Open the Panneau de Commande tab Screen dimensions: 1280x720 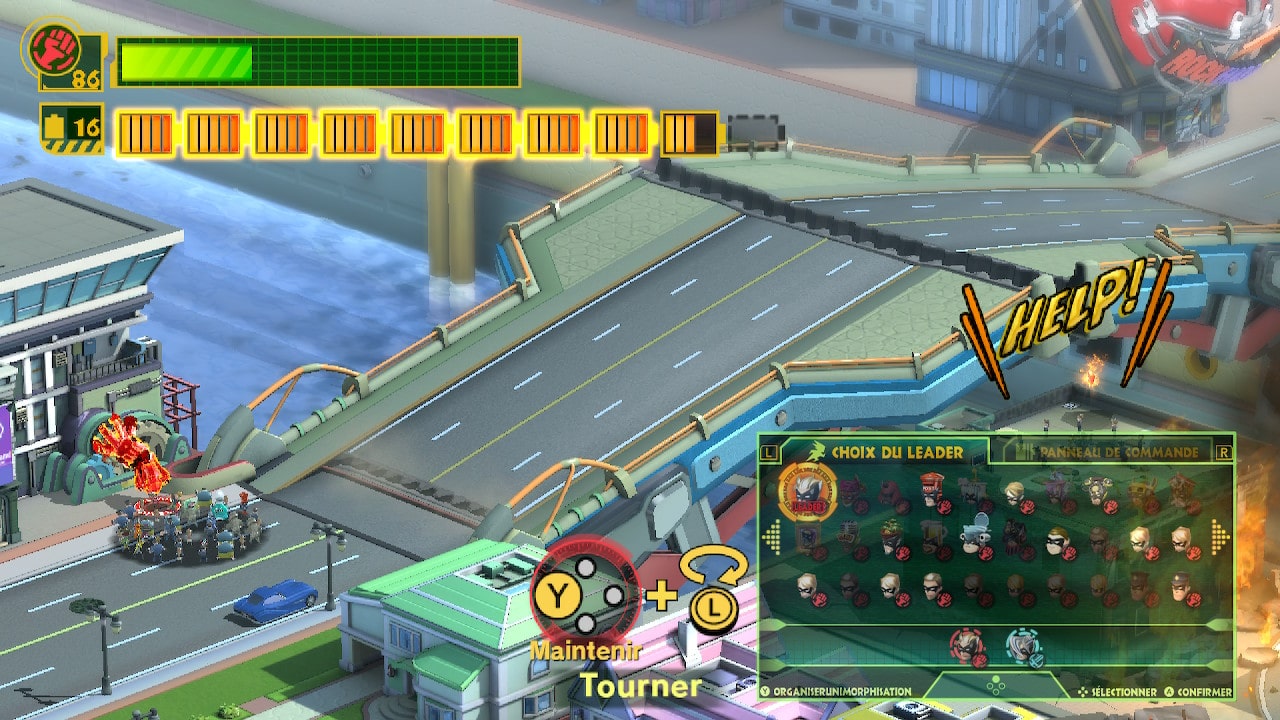[1118, 452]
